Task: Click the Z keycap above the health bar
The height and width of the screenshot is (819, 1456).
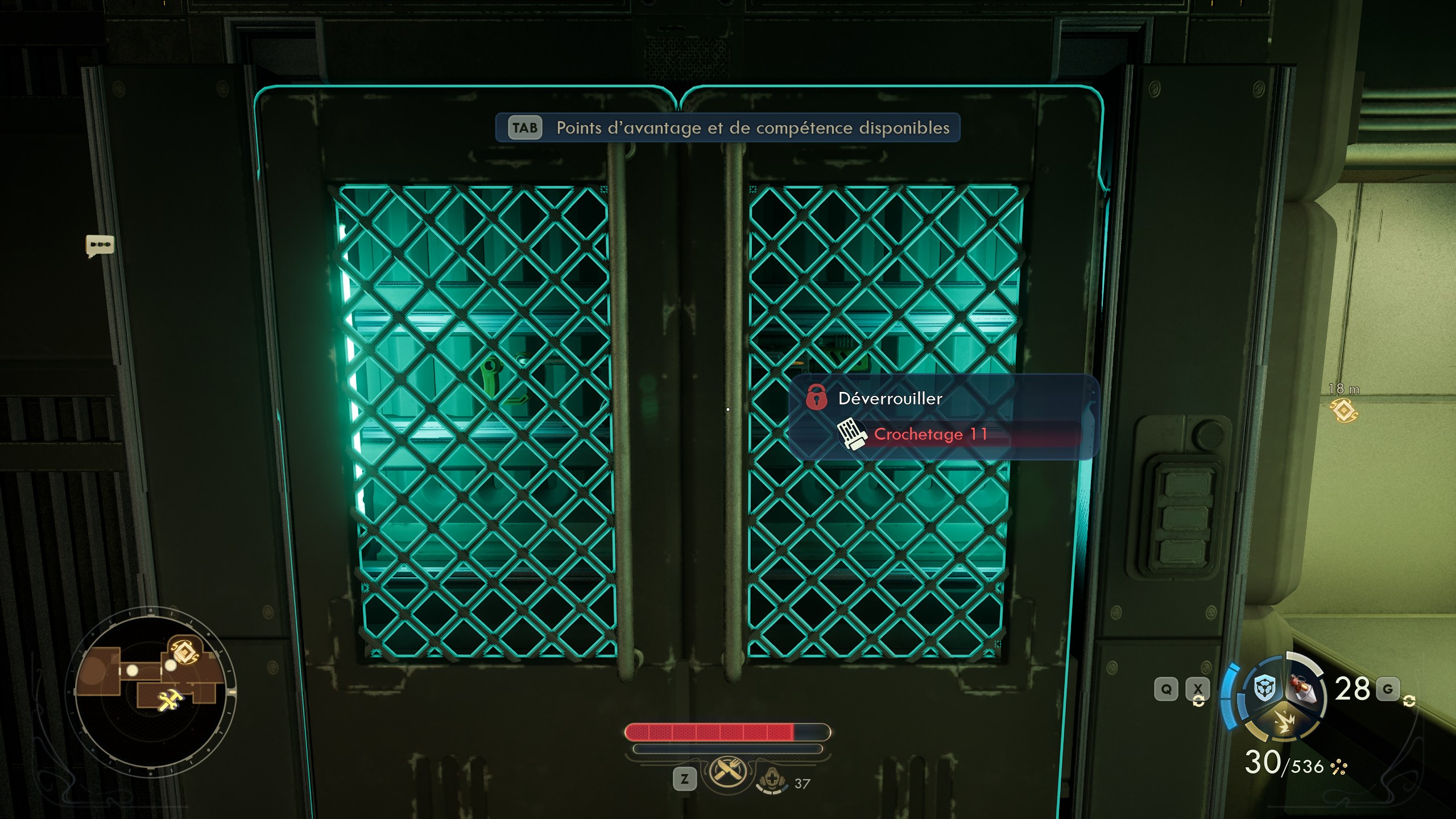Action: click(x=685, y=779)
